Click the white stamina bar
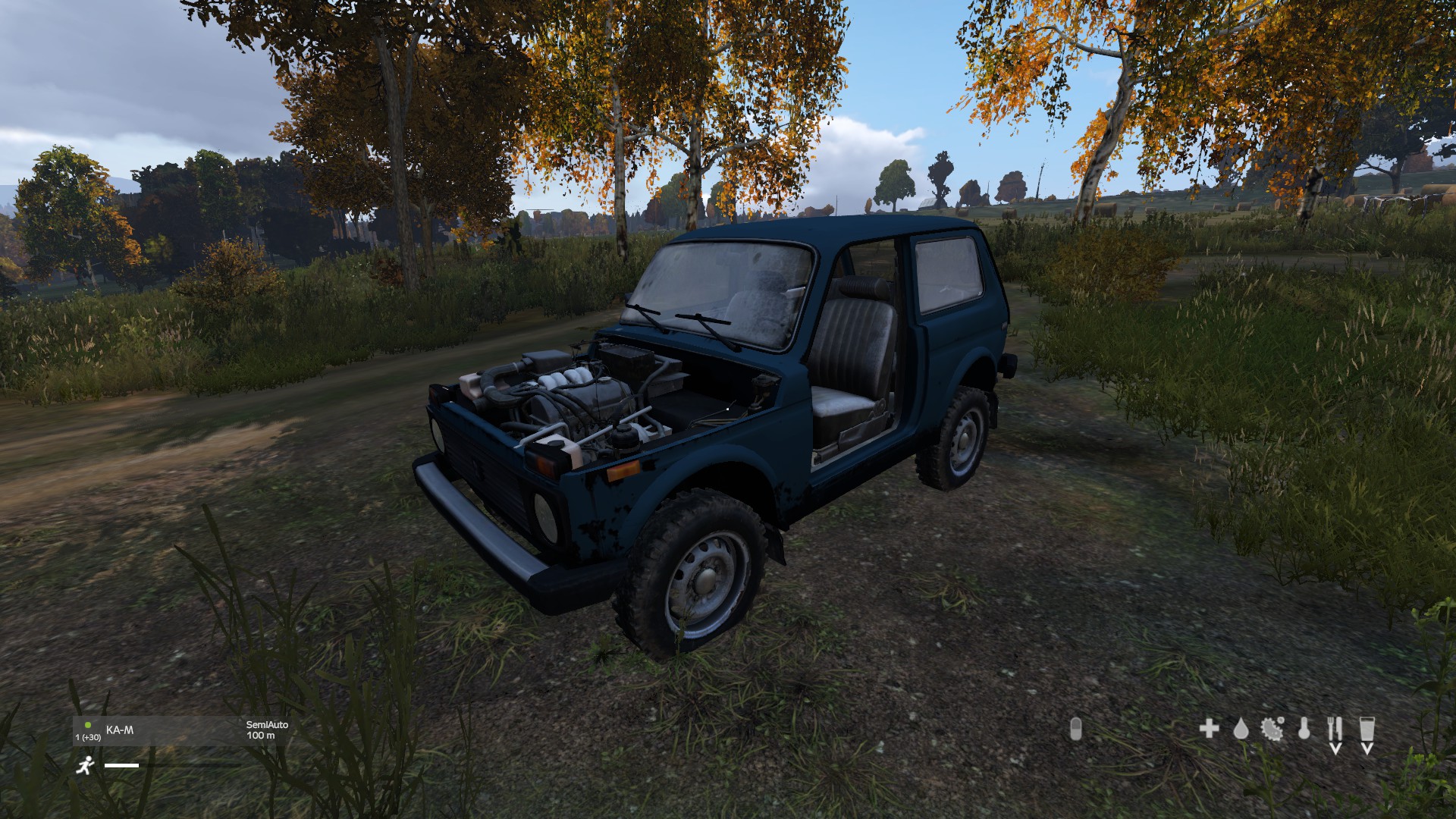 [121, 765]
